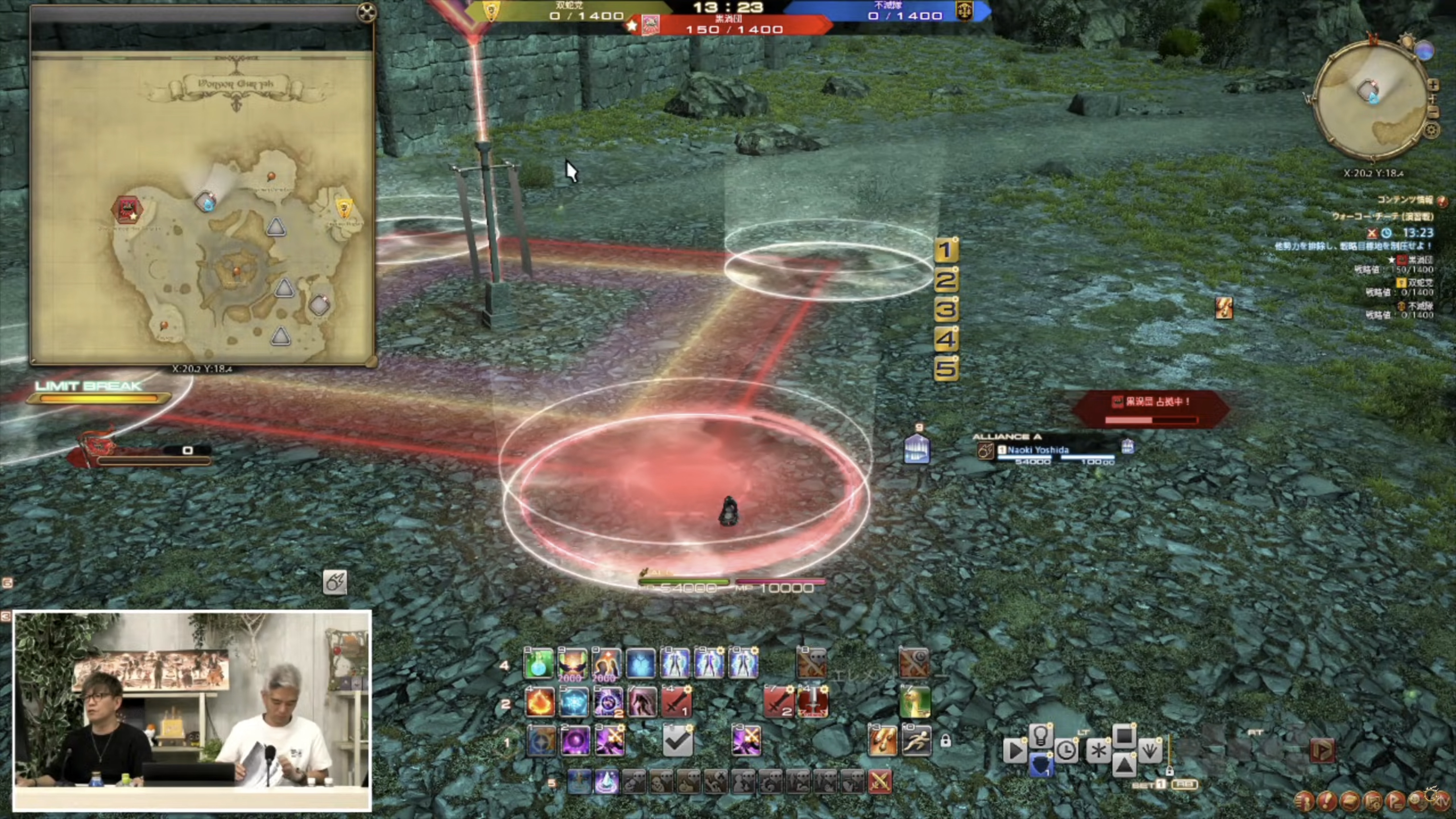The height and width of the screenshot is (819, 1456).
Task: Click the lightbulb macro icon
Action: point(1040,734)
